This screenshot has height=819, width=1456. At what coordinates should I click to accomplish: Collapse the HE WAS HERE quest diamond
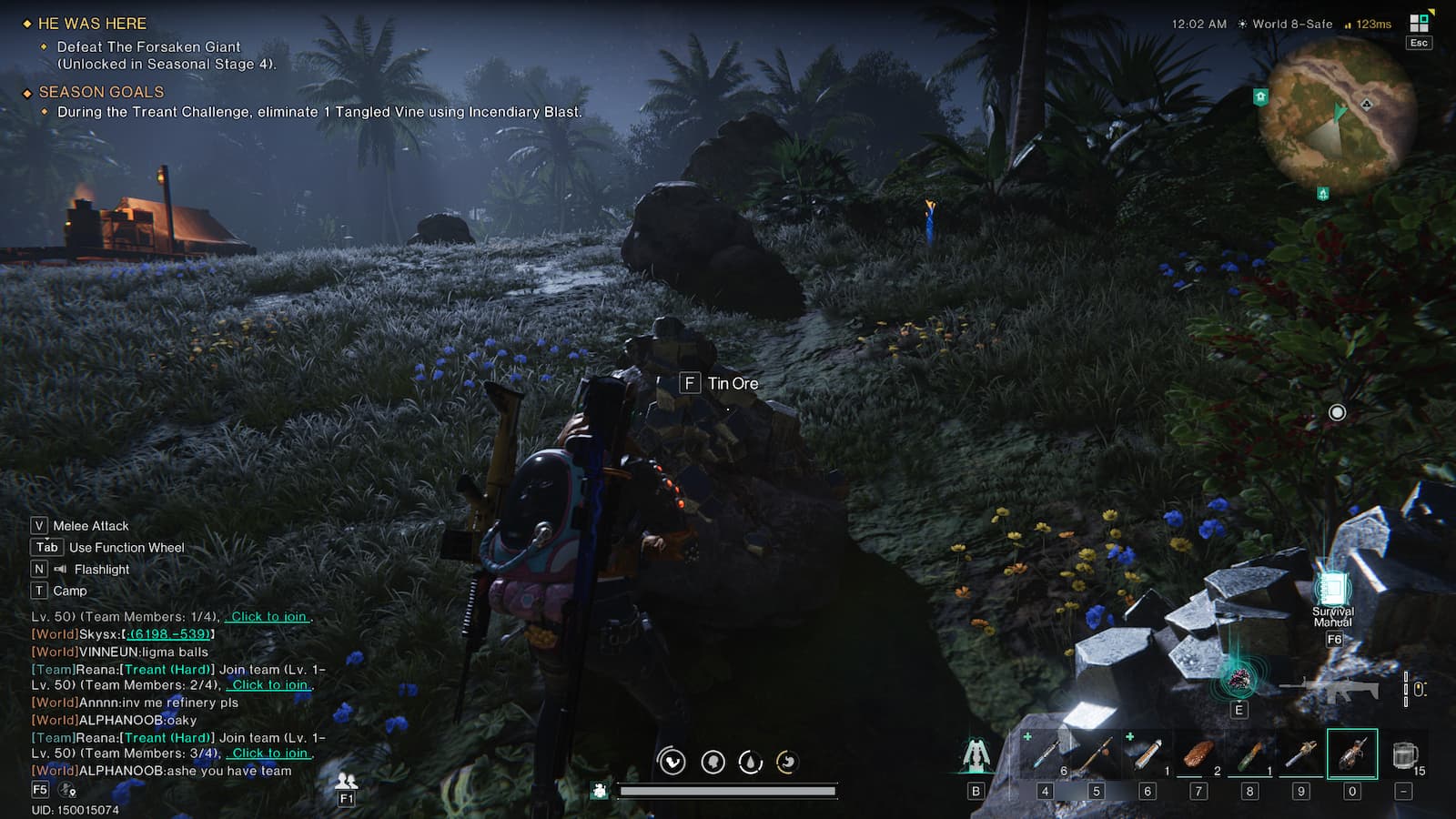click(x=26, y=24)
